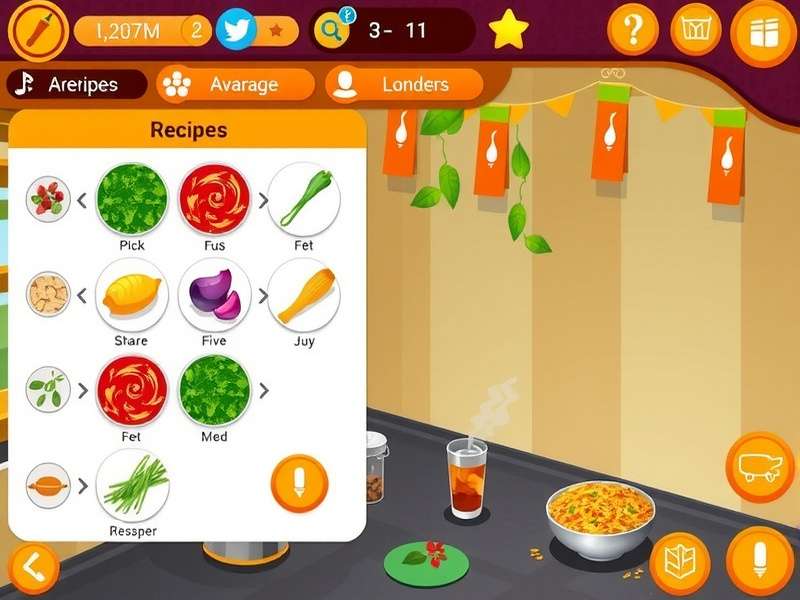Choose the Five purple onion ingredient
The height and width of the screenshot is (600, 800).
[214, 294]
